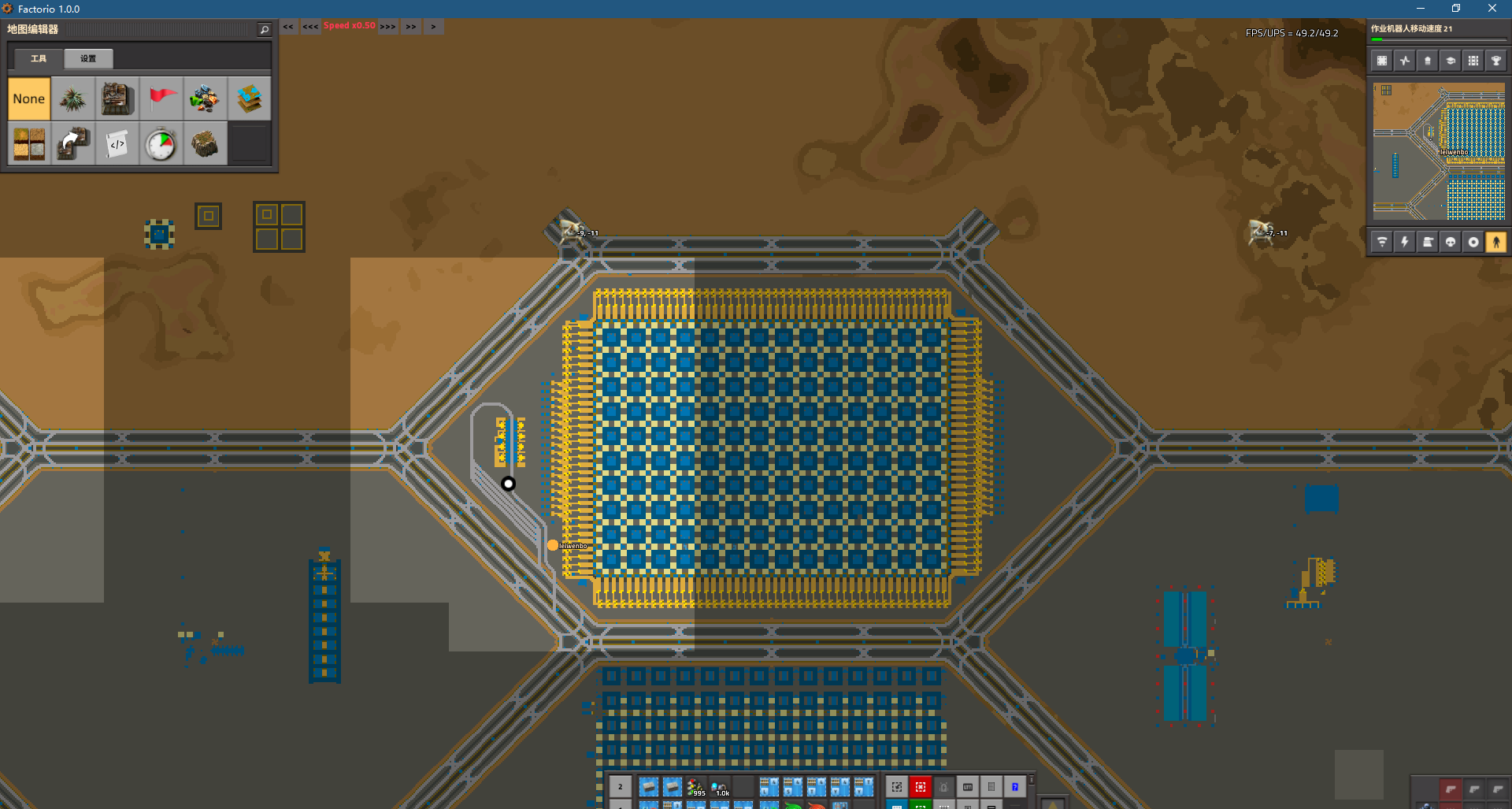Switch to the 设置 tab
Viewport: 1512px width, 809px height.
click(x=87, y=58)
